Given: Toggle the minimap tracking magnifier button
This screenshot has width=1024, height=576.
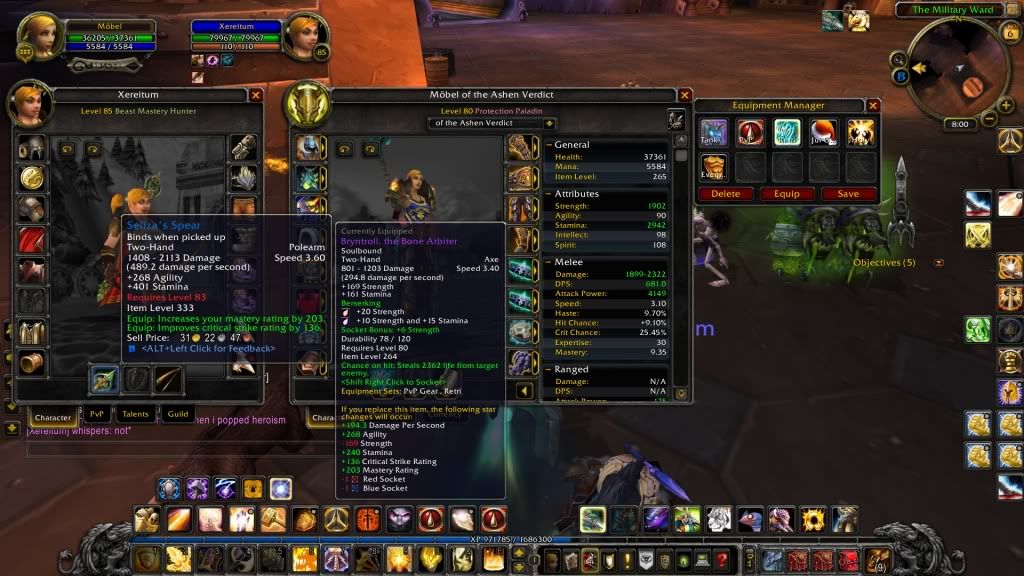Looking at the screenshot, I should (x=899, y=58).
